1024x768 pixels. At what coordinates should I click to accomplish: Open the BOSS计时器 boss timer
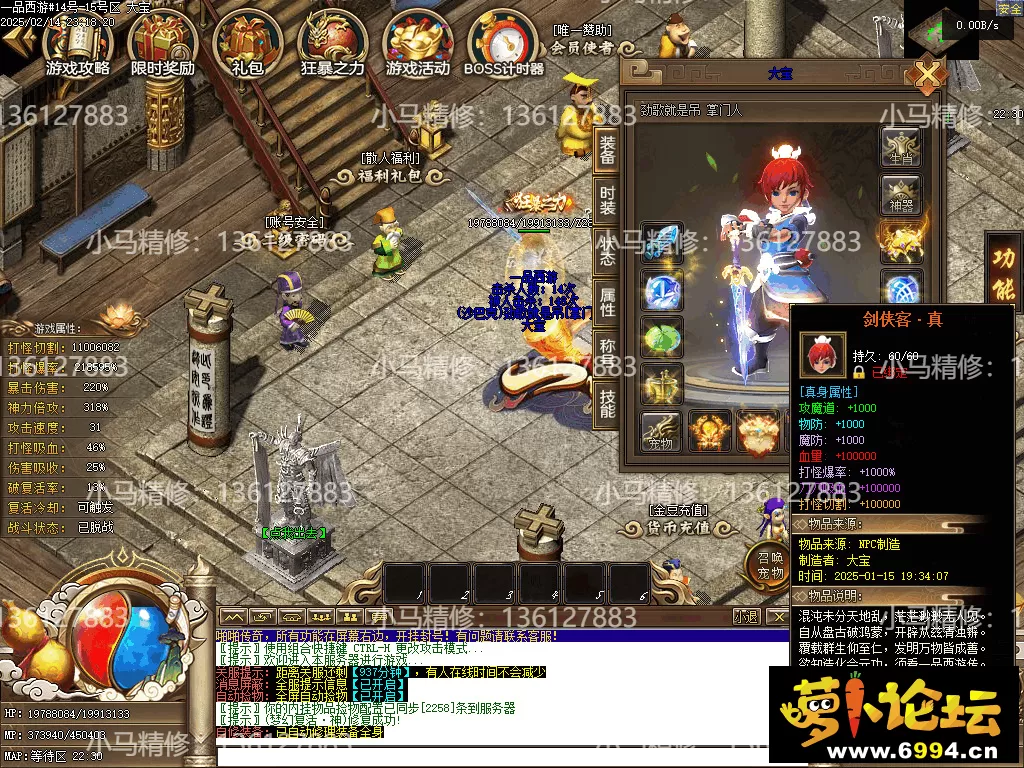click(x=503, y=45)
